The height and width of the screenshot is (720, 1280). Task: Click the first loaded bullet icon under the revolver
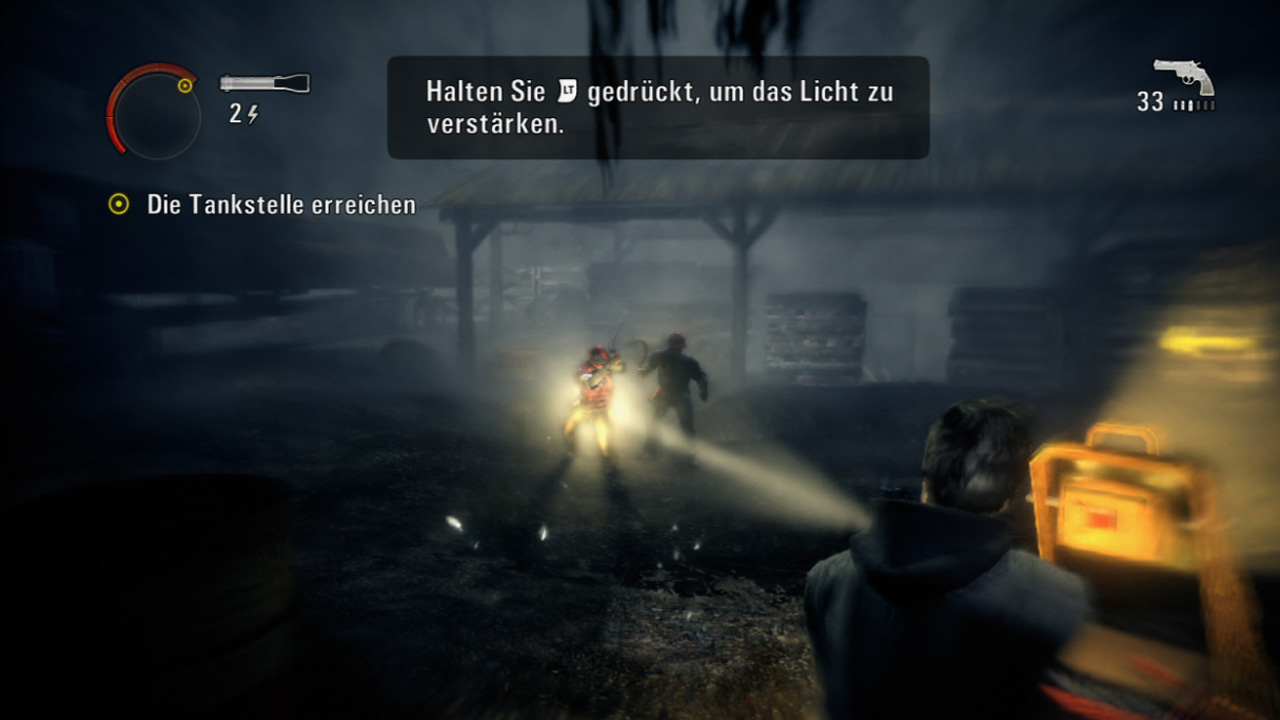click(x=1175, y=104)
